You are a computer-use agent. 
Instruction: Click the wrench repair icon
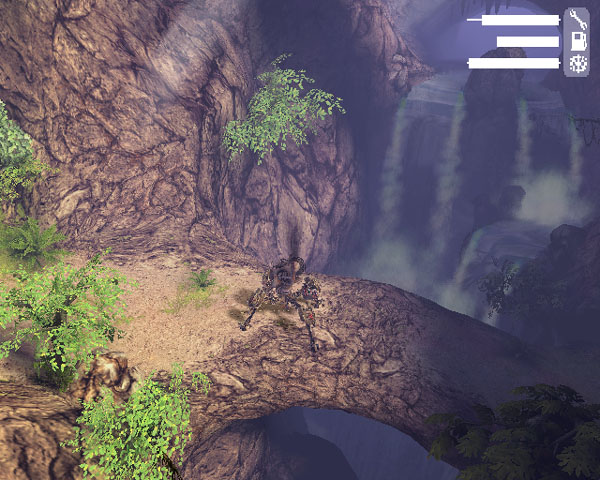click(577, 19)
